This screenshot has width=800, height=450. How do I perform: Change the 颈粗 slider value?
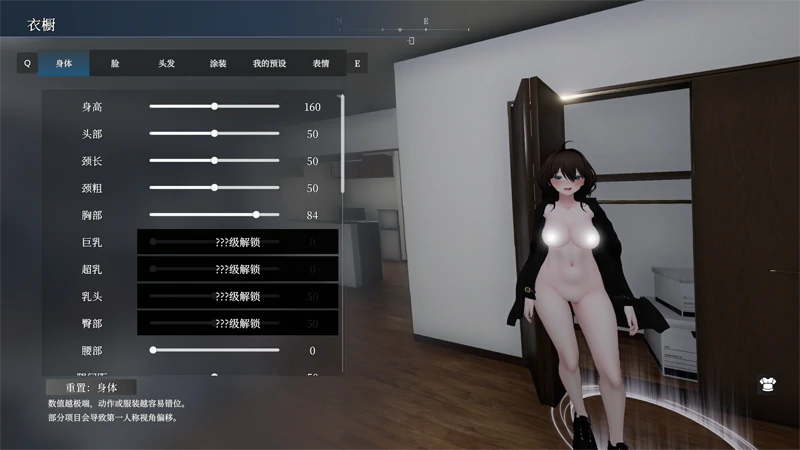[x=214, y=187]
